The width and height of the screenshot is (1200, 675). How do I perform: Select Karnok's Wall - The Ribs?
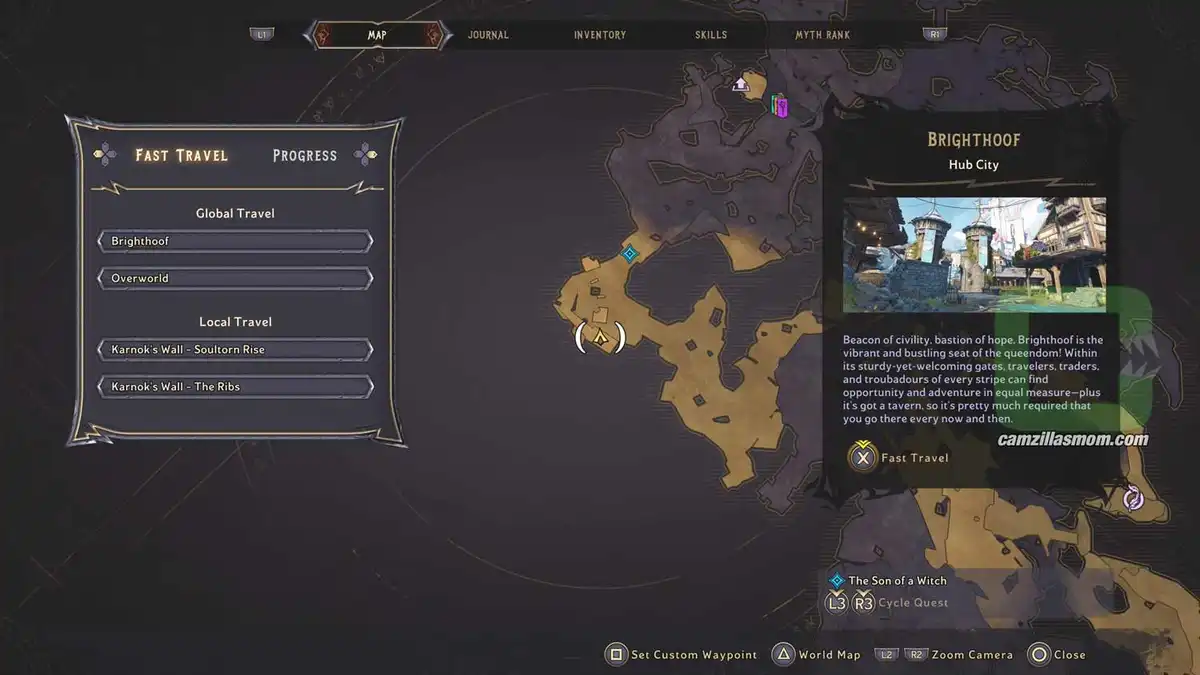[235, 386]
